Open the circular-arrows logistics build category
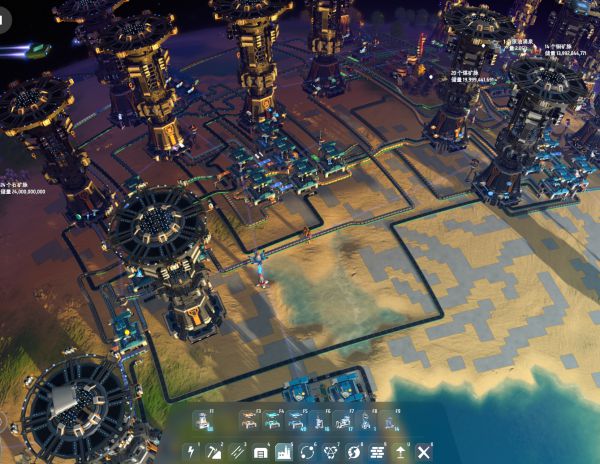This screenshot has height=464, width=600. click(307, 452)
